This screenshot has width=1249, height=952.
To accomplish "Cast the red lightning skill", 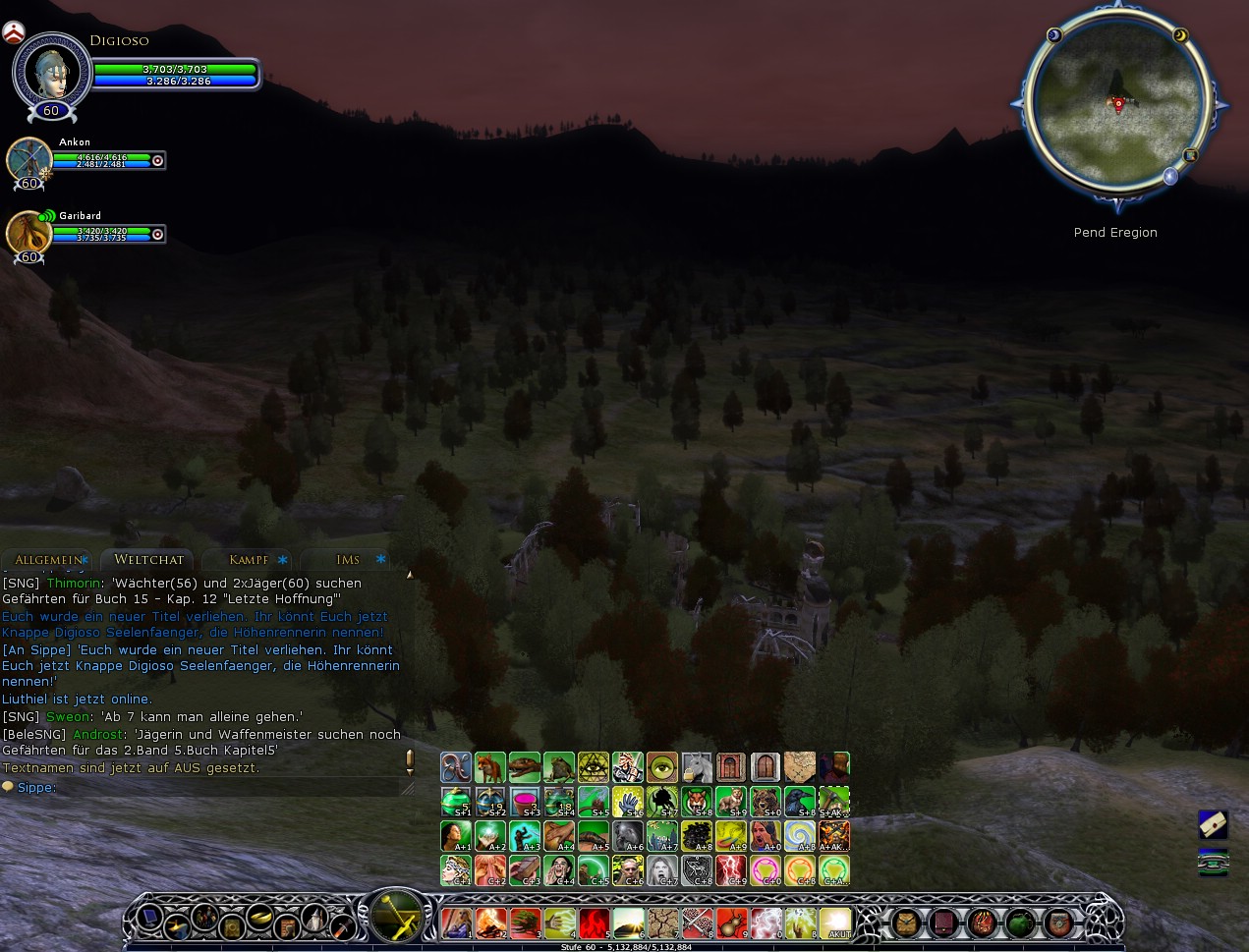I will [x=731, y=870].
